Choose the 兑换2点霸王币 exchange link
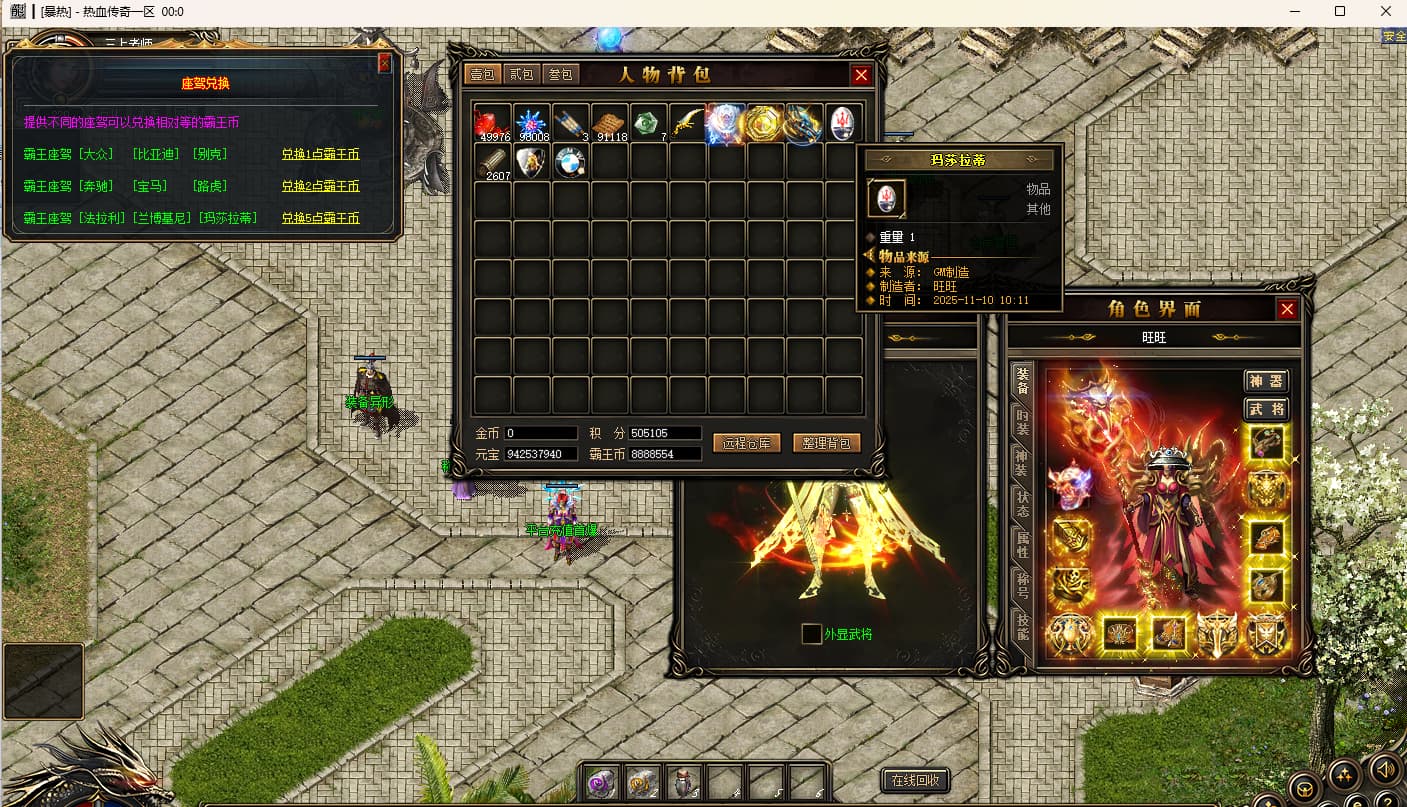This screenshot has width=1407, height=807. tap(320, 186)
